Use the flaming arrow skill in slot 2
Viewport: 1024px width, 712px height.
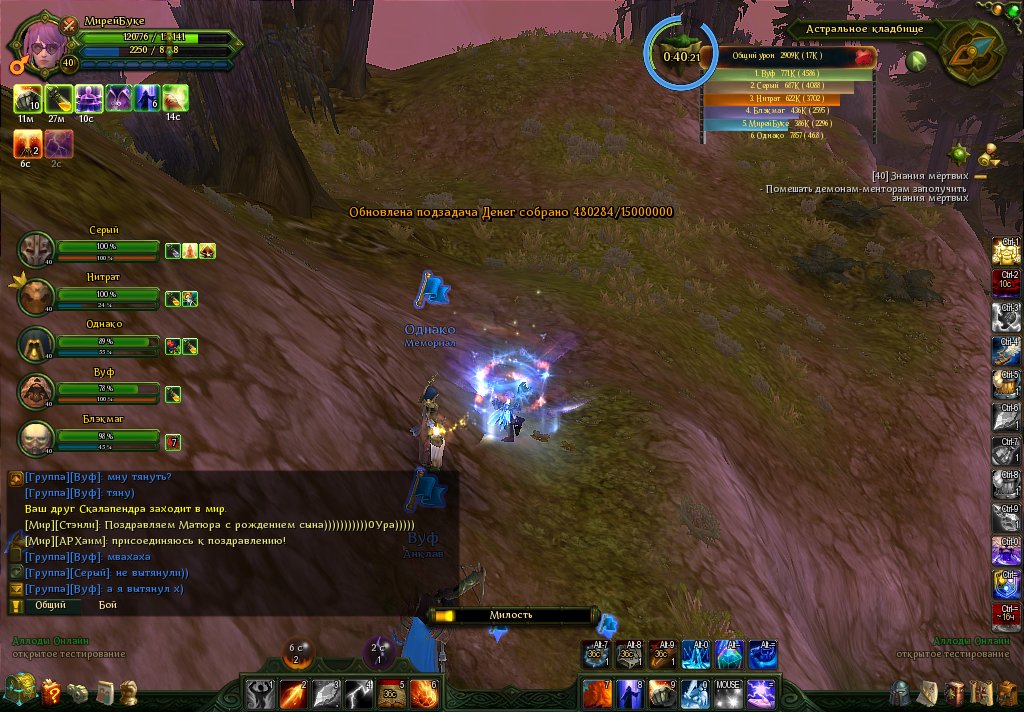pos(294,692)
